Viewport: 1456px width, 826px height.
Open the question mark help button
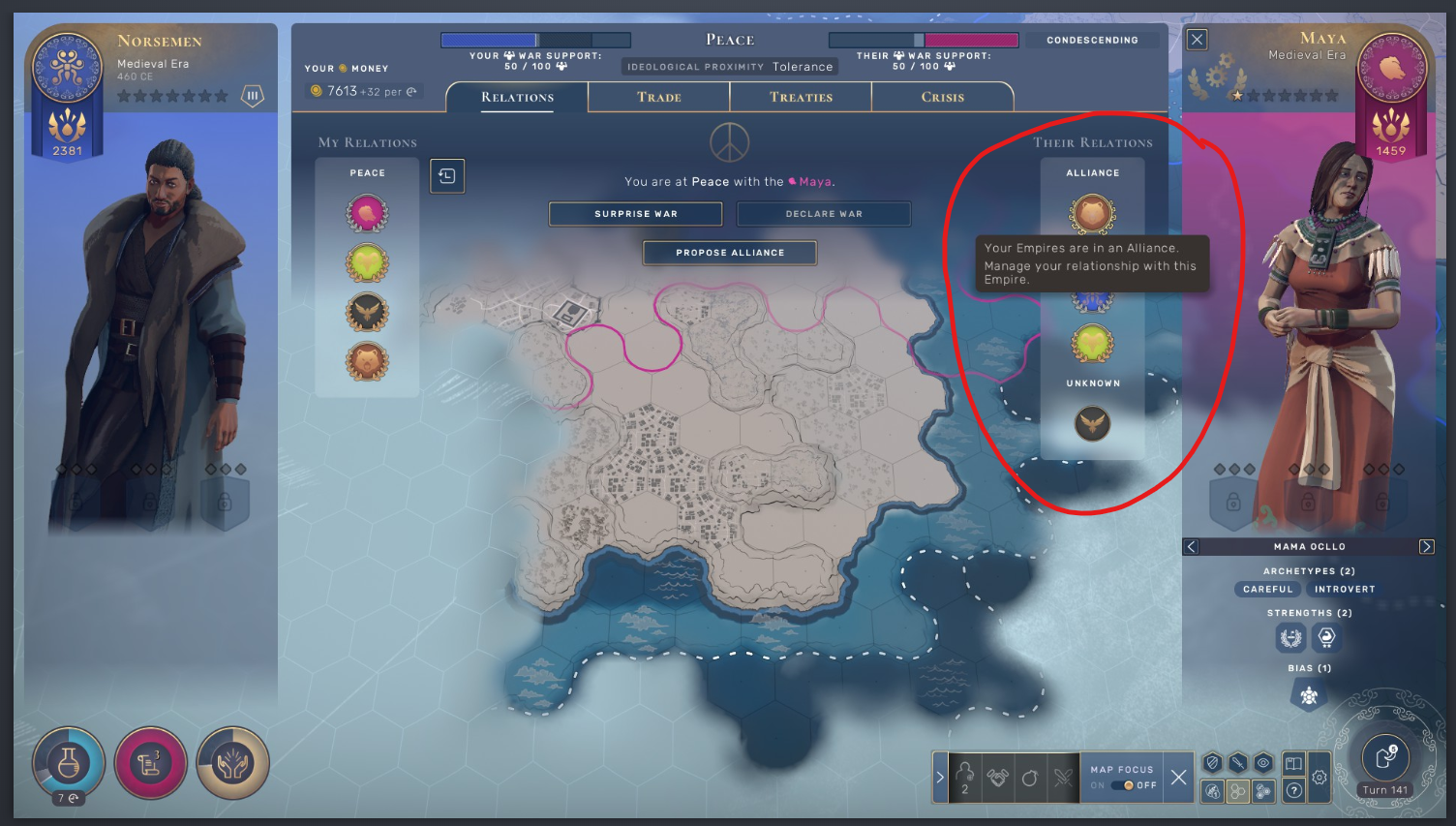tap(1294, 791)
